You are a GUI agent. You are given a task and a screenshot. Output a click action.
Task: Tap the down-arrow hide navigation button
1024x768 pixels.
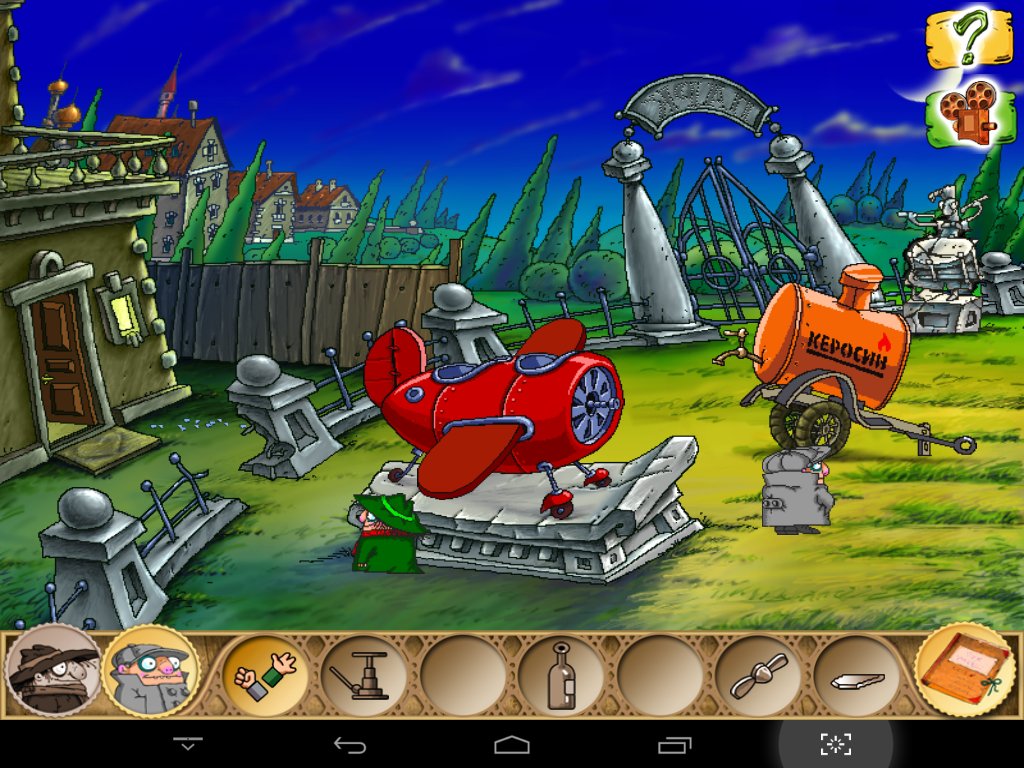[188, 744]
